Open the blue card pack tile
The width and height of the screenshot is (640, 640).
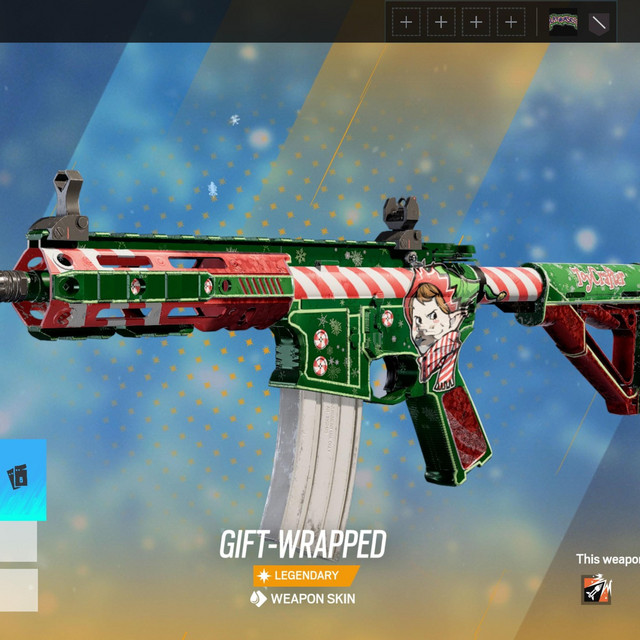[x=21, y=479]
